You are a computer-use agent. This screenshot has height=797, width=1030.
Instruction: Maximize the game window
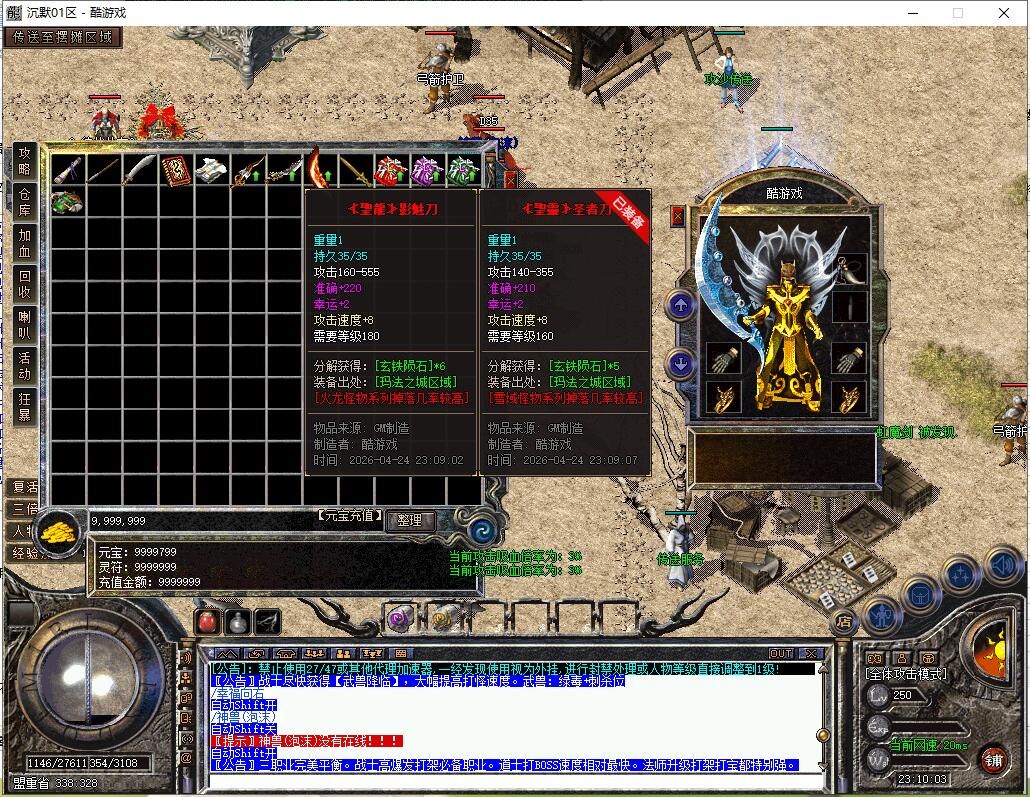click(957, 13)
